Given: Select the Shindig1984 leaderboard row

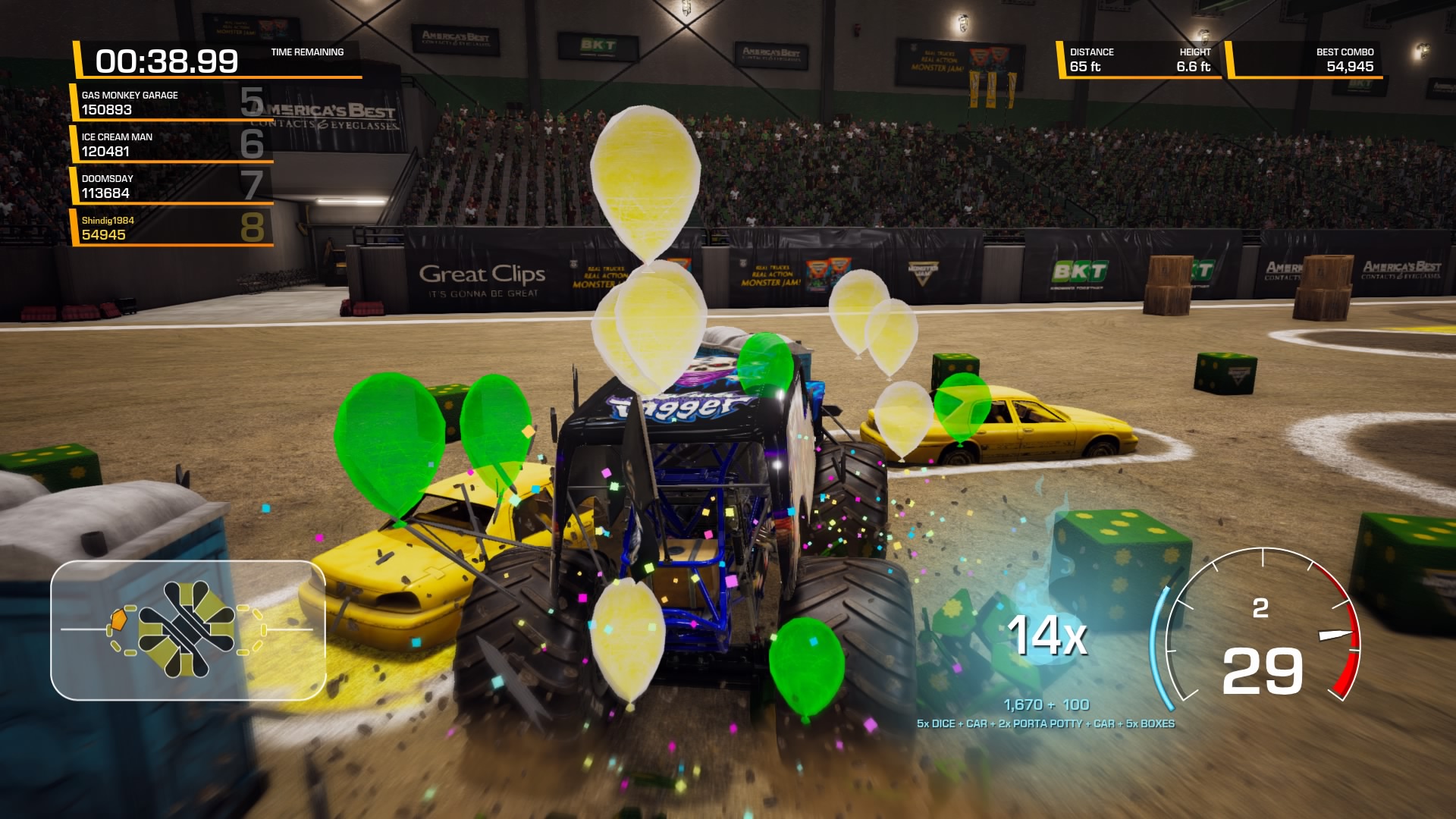Looking at the screenshot, I should point(171,227).
